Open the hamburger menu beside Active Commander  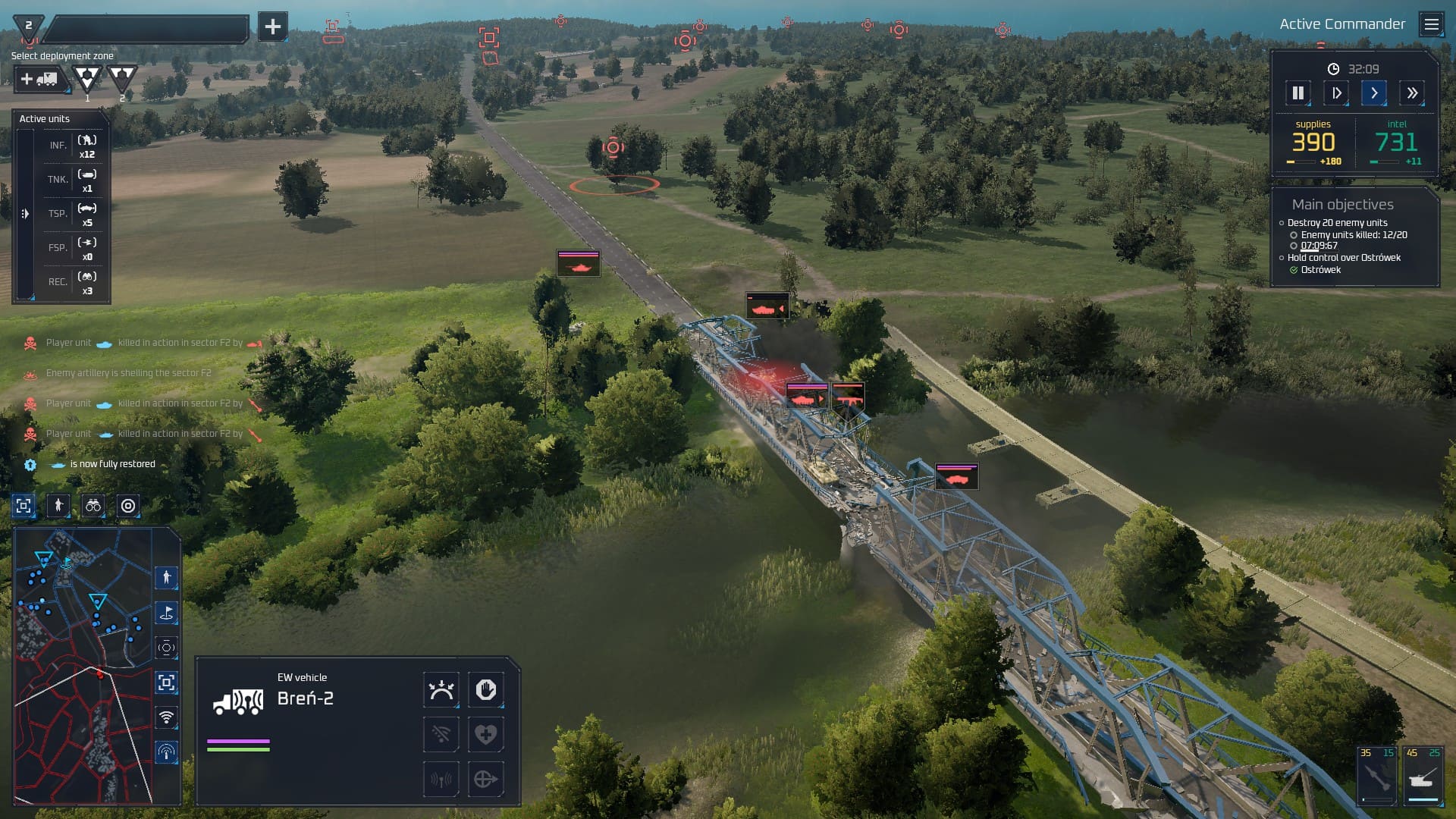[x=1431, y=24]
